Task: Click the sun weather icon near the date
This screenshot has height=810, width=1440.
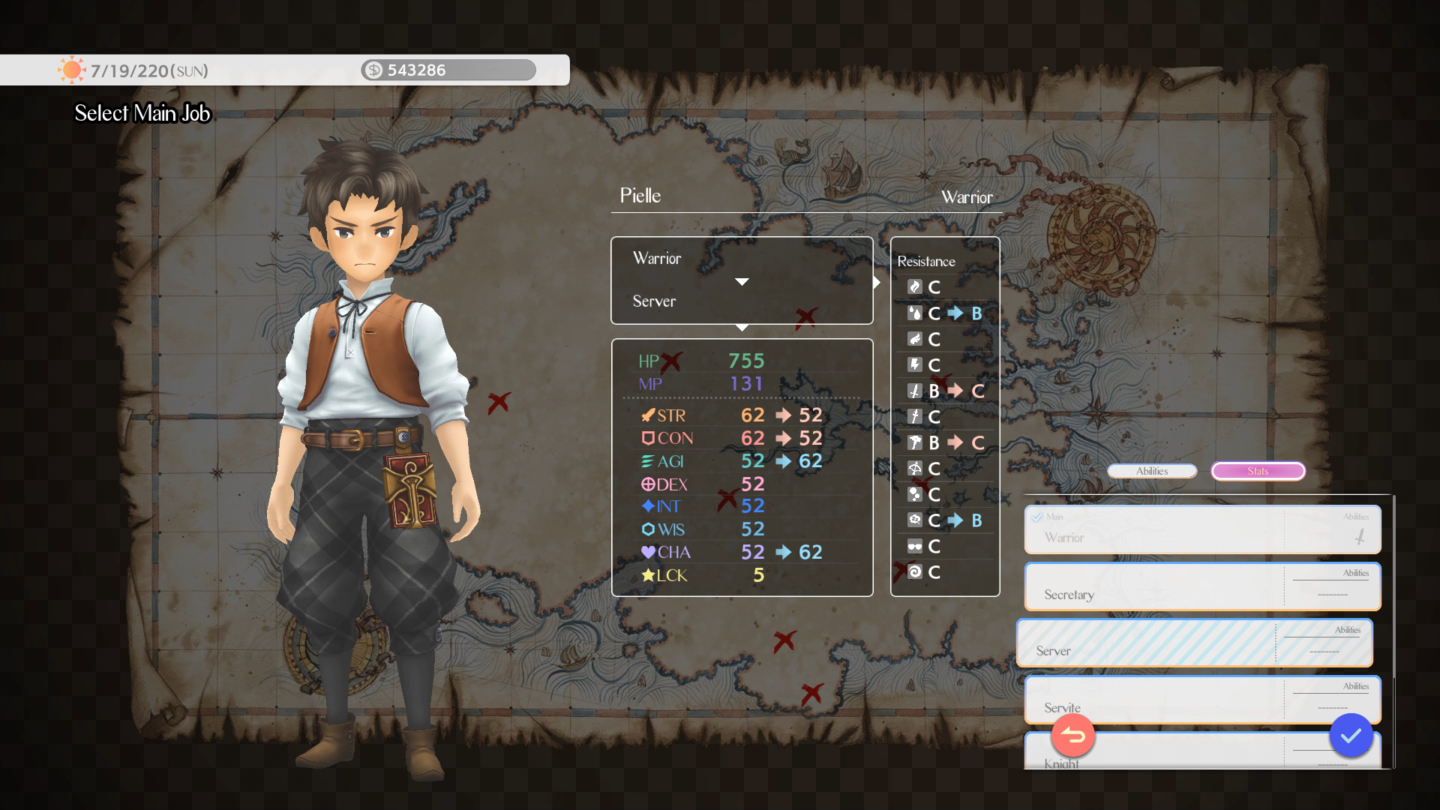Action: pyautogui.click(x=71, y=69)
